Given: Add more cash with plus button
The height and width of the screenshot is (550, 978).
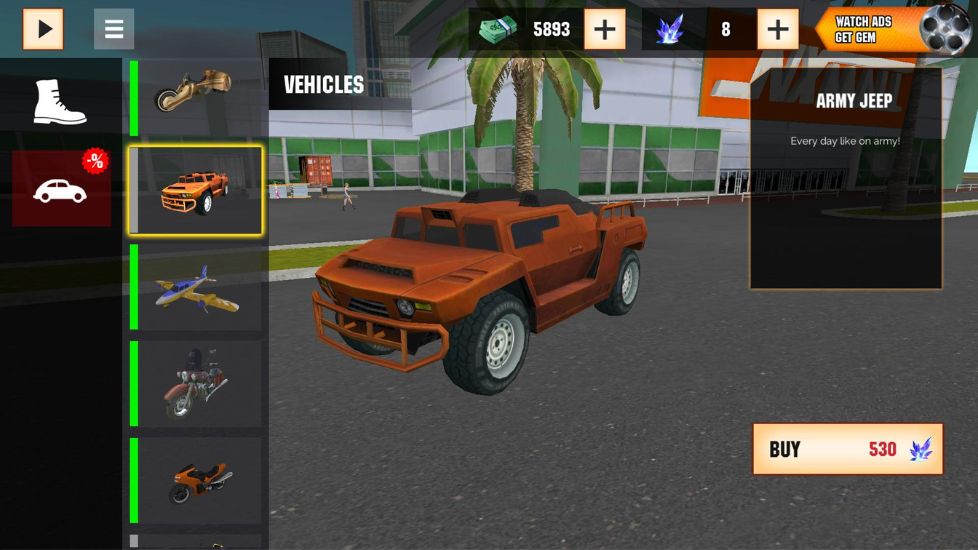Looking at the screenshot, I should coord(605,30).
